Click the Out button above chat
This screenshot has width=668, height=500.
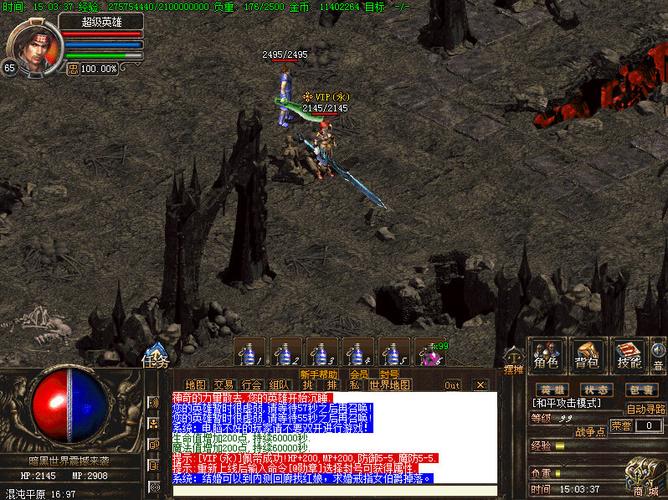(453, 384)
